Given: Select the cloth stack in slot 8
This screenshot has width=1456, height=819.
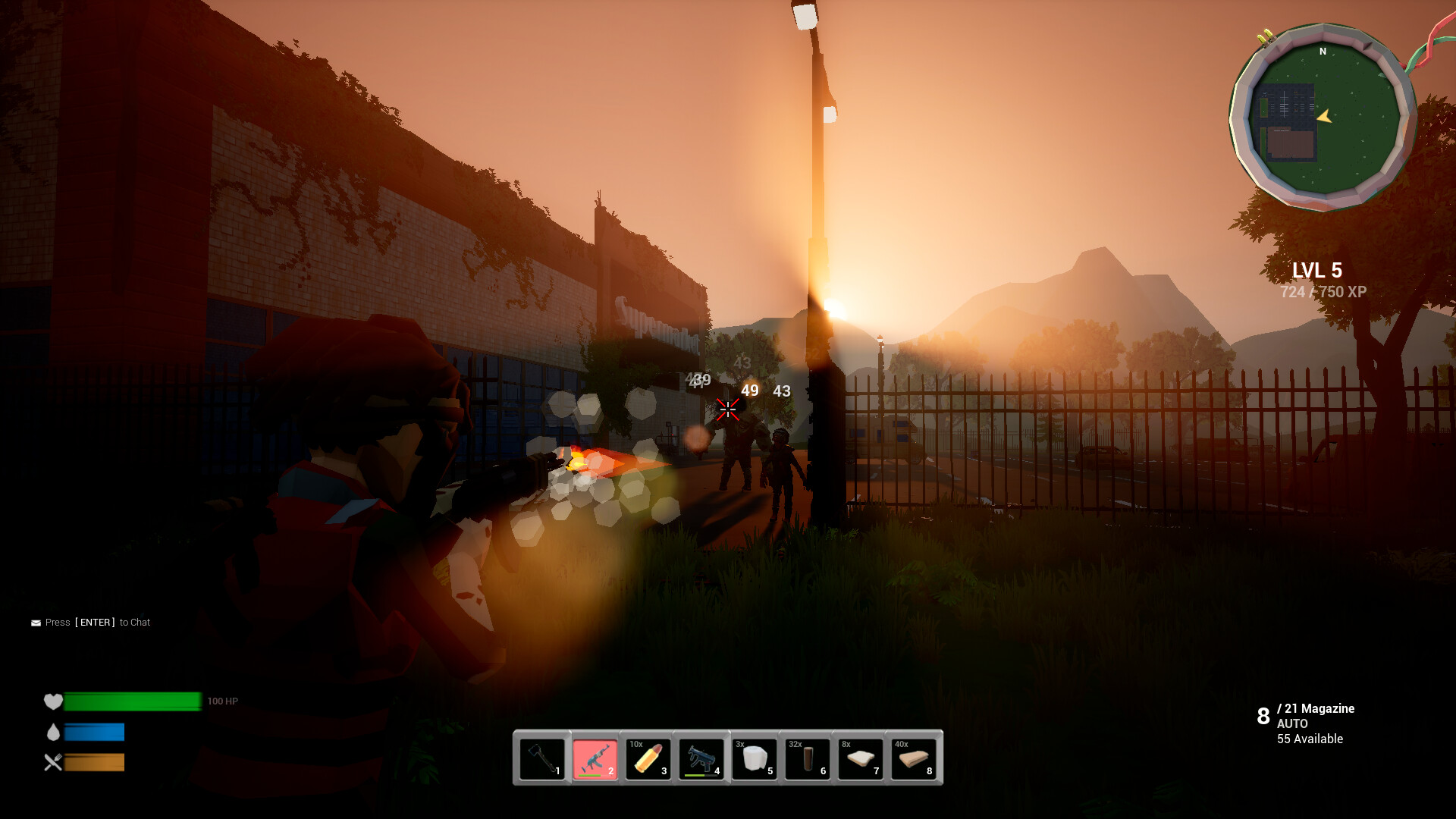Looking at the screenshot, I should click(x=914, y=758).
